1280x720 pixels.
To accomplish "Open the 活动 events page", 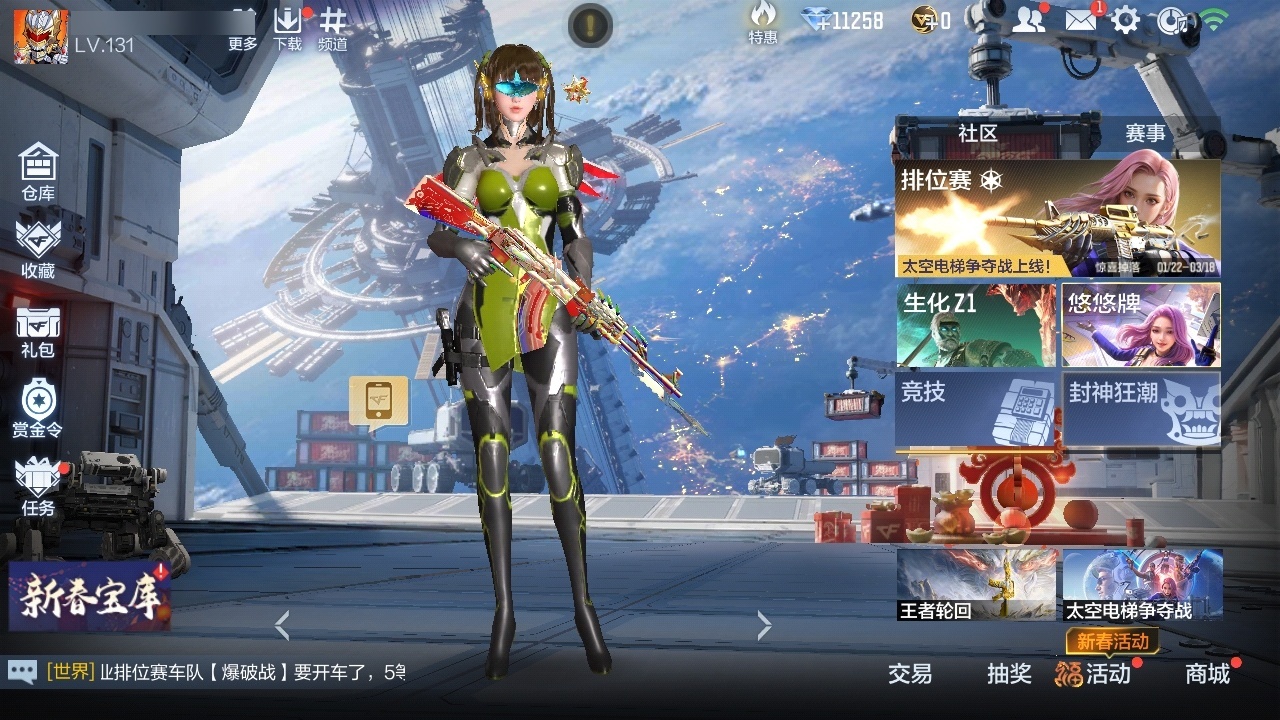I will click(1107, 675).
